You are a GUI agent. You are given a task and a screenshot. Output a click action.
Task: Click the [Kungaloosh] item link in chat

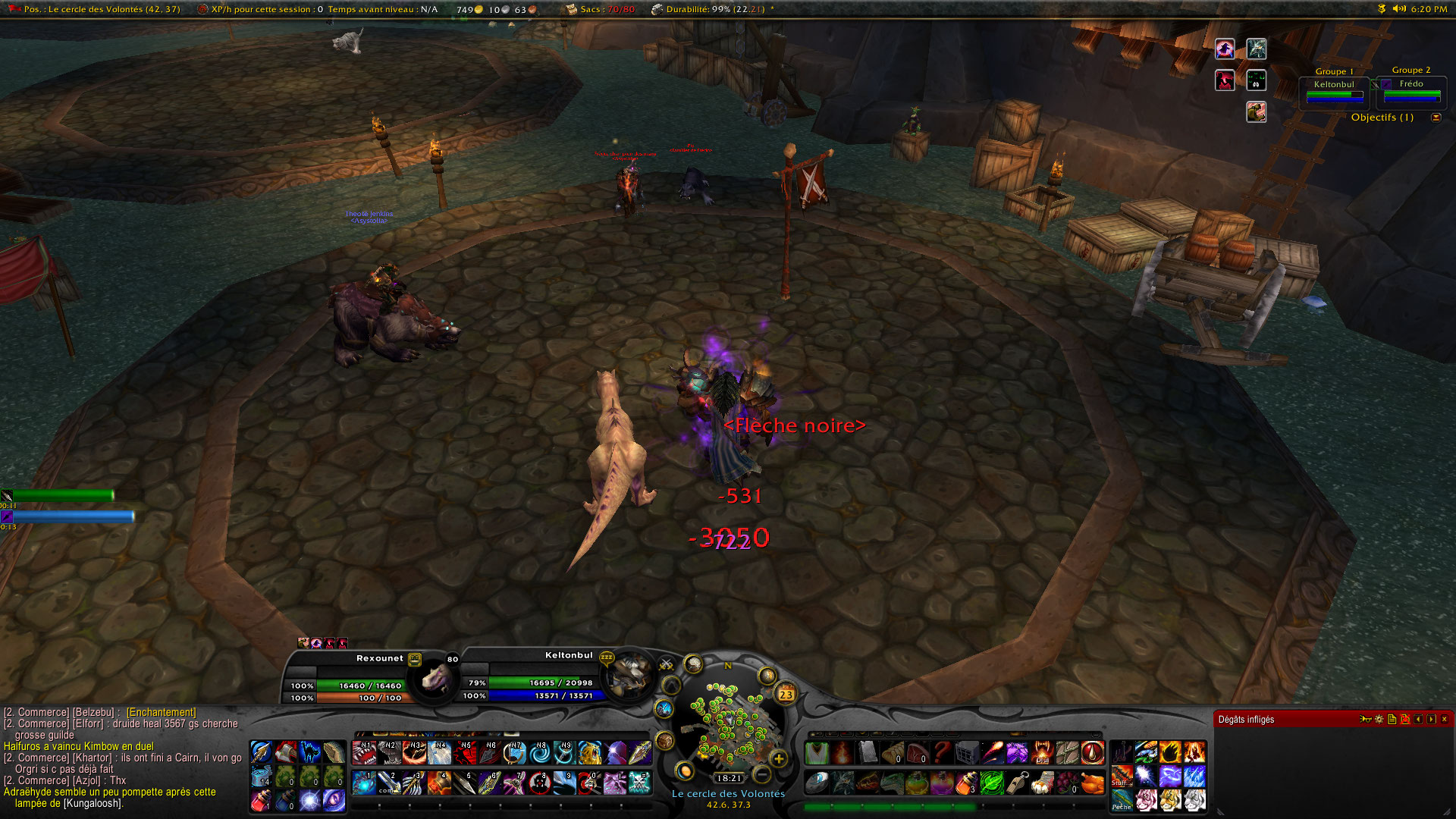tap(93, 805)
